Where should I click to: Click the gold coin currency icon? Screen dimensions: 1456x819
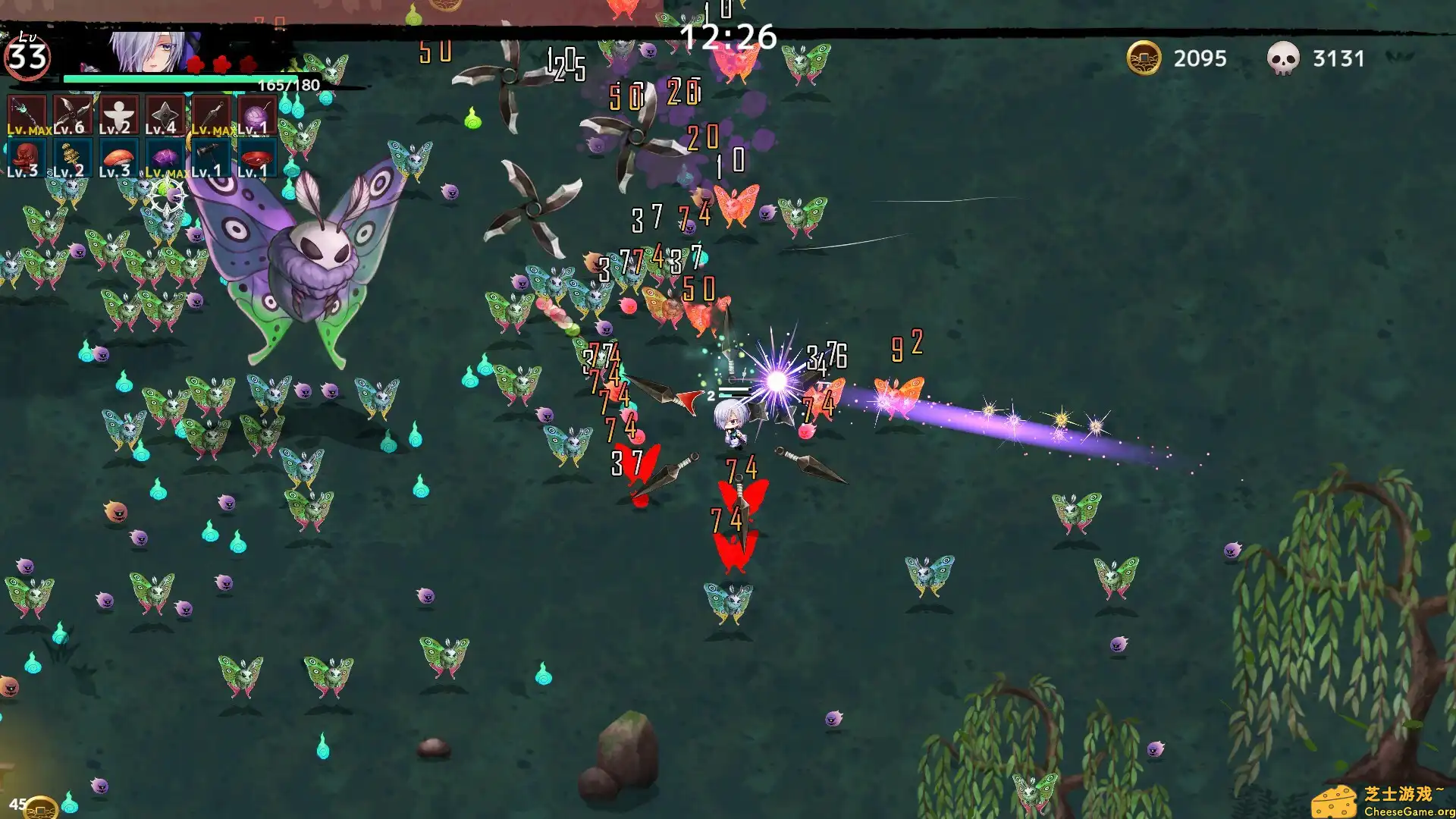click(1145, 58)
